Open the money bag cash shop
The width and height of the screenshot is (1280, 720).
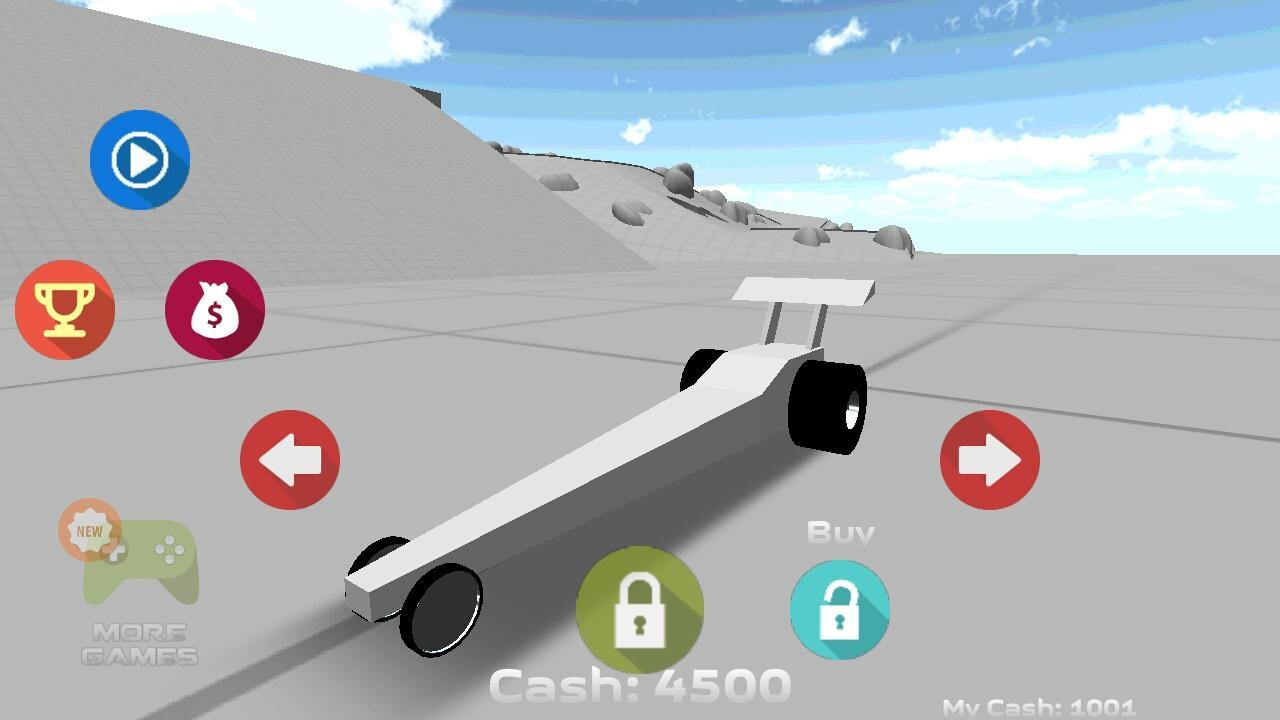point(215,310)
